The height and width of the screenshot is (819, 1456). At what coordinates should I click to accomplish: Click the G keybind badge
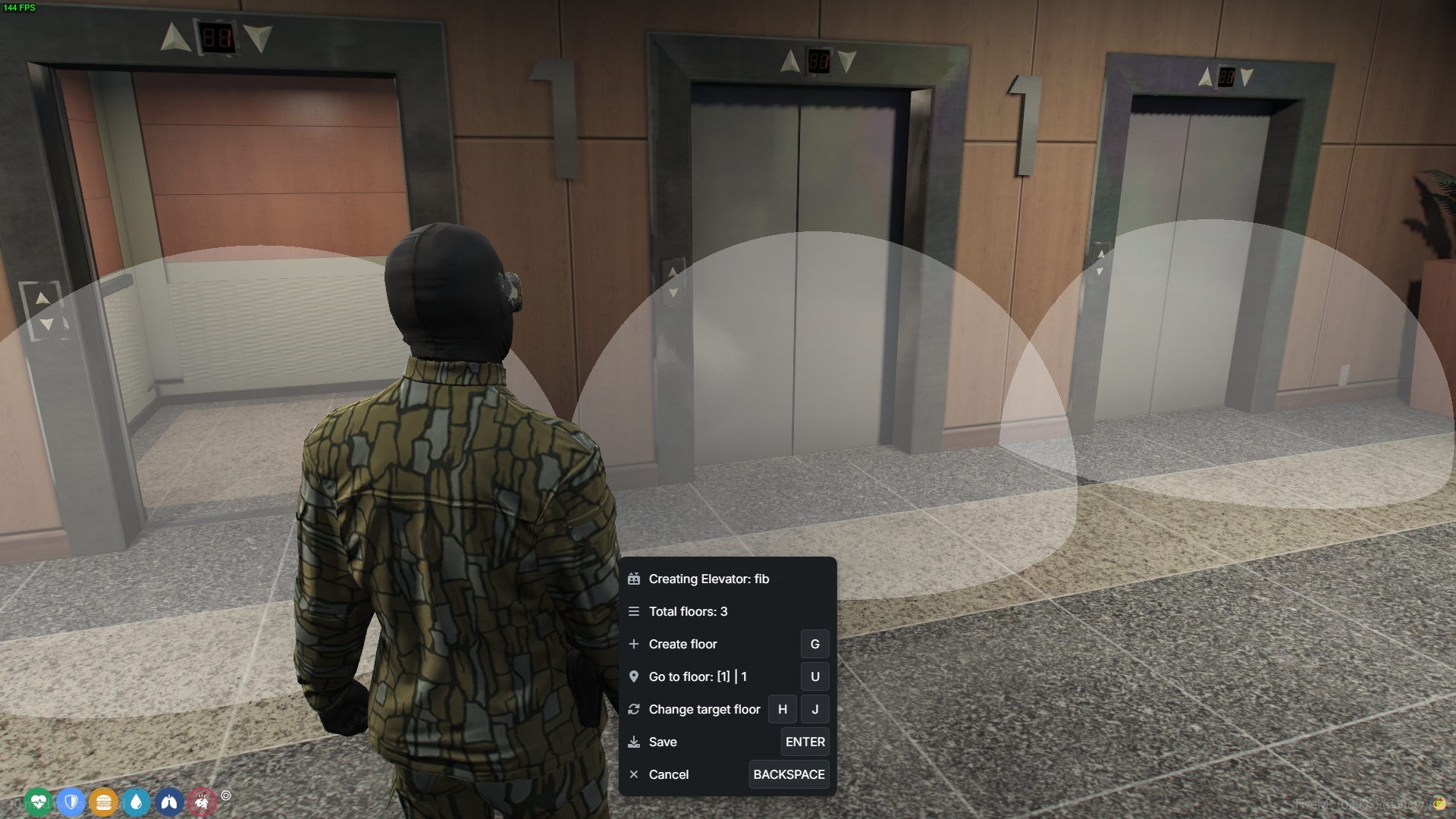point(814,644)
